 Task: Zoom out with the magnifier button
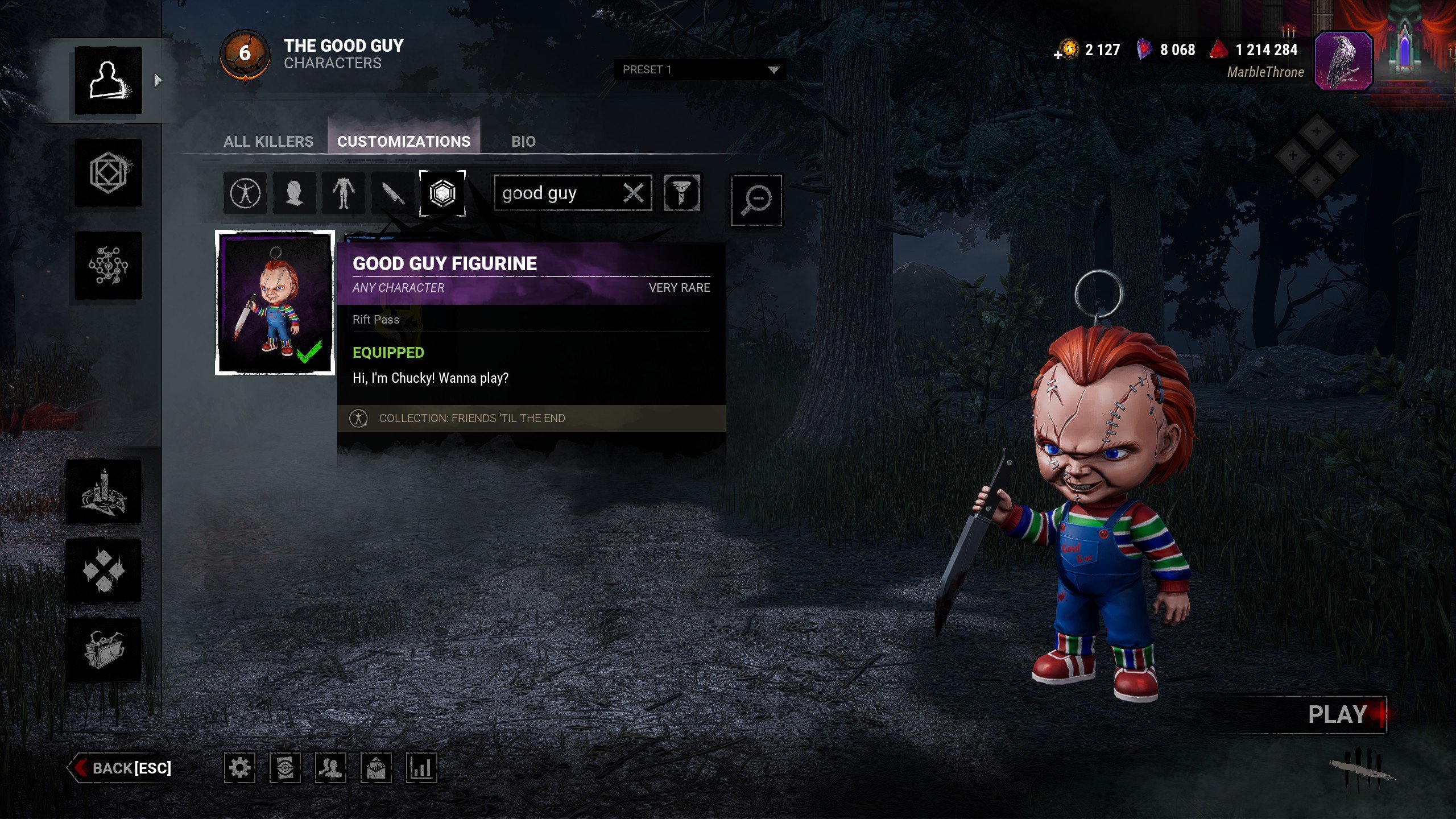756,200
